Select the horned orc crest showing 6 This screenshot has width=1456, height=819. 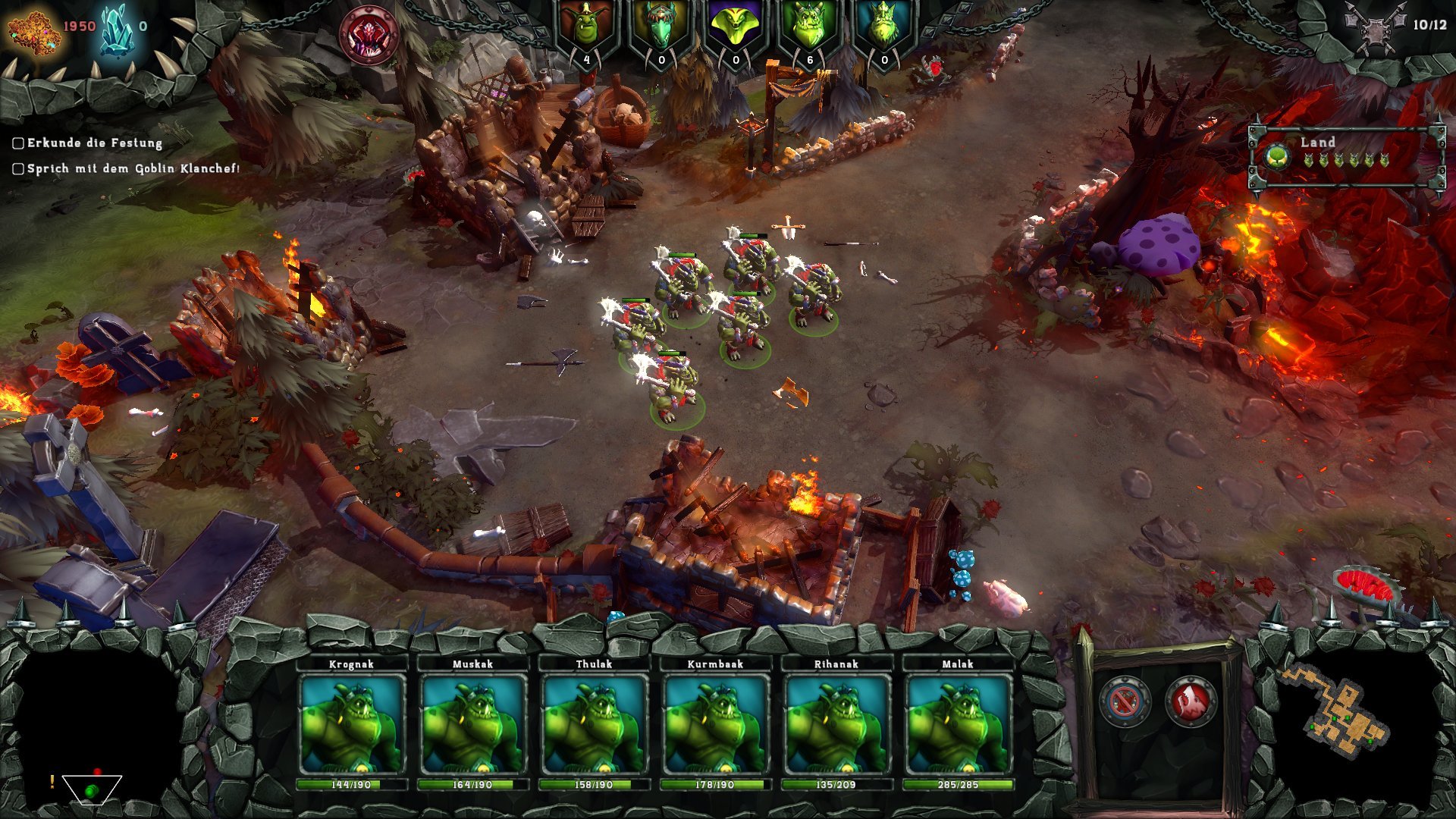(x=809, y=30)
